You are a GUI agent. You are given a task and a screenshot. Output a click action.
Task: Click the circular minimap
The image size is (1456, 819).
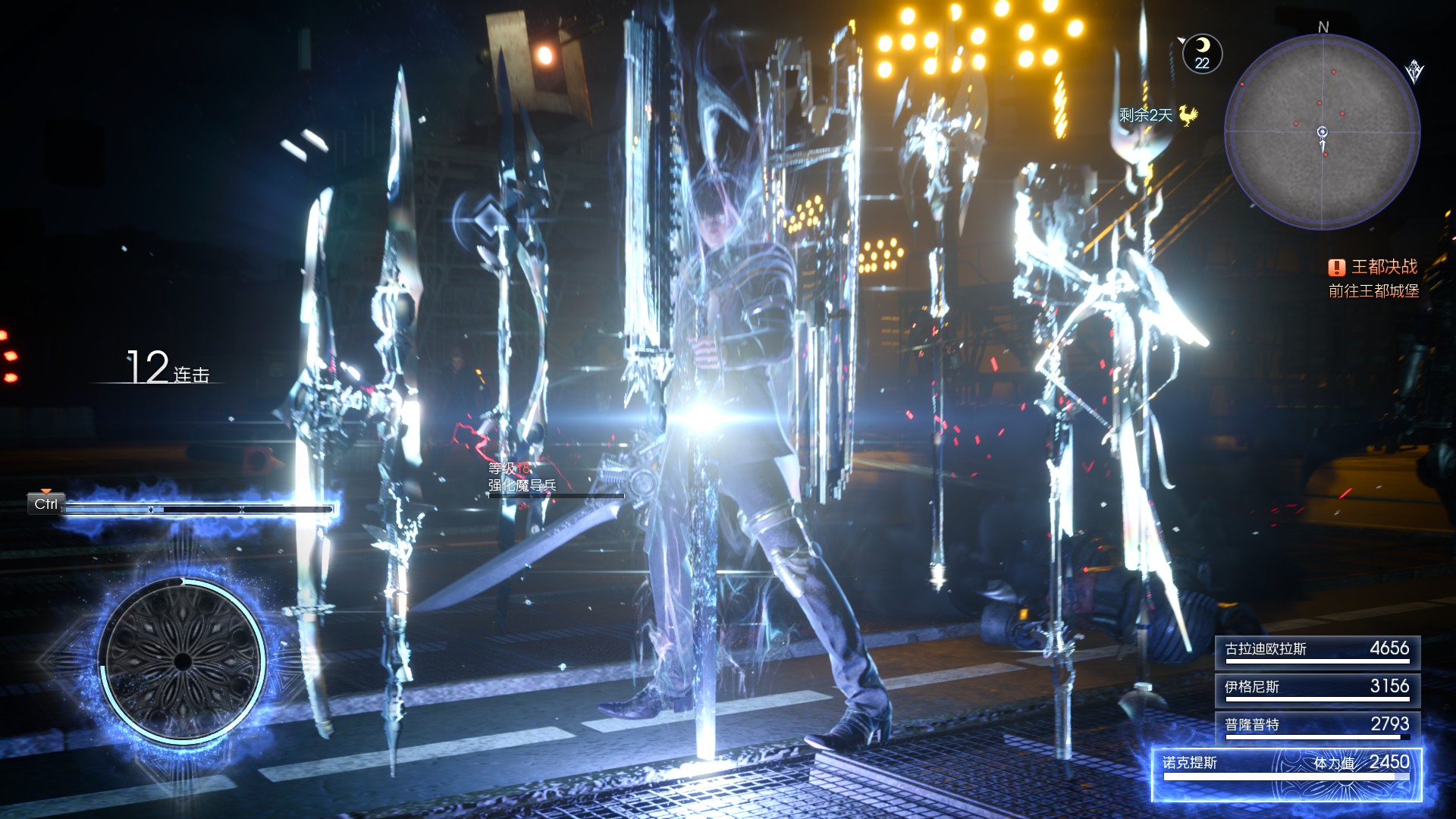click(1323, 132)
